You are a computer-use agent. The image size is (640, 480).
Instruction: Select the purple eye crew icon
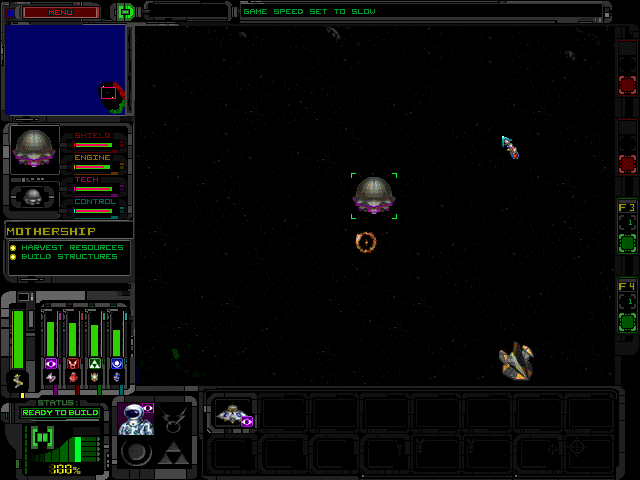pos(51,363)
